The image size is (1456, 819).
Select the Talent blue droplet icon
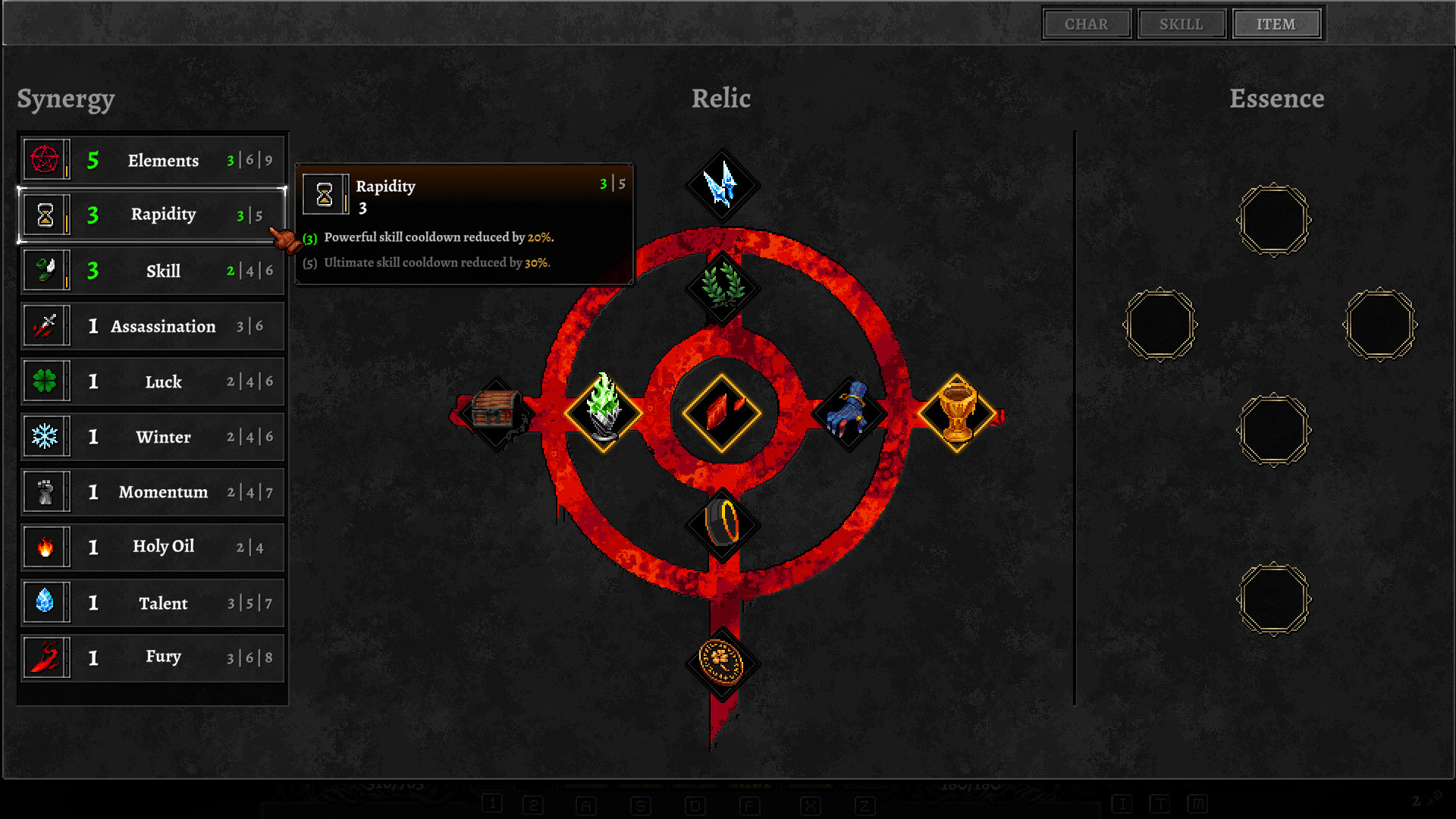click(46, 602)
